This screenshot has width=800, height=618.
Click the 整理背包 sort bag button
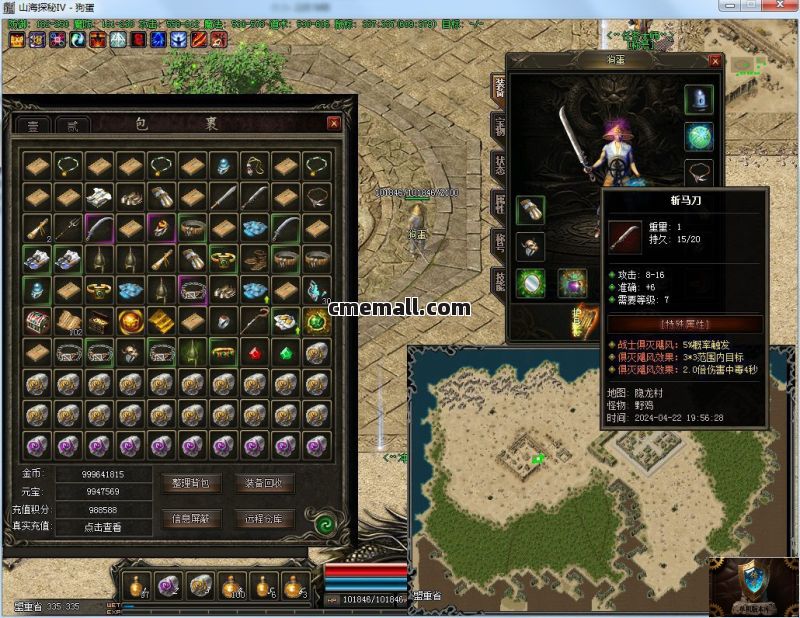(191, 483)
